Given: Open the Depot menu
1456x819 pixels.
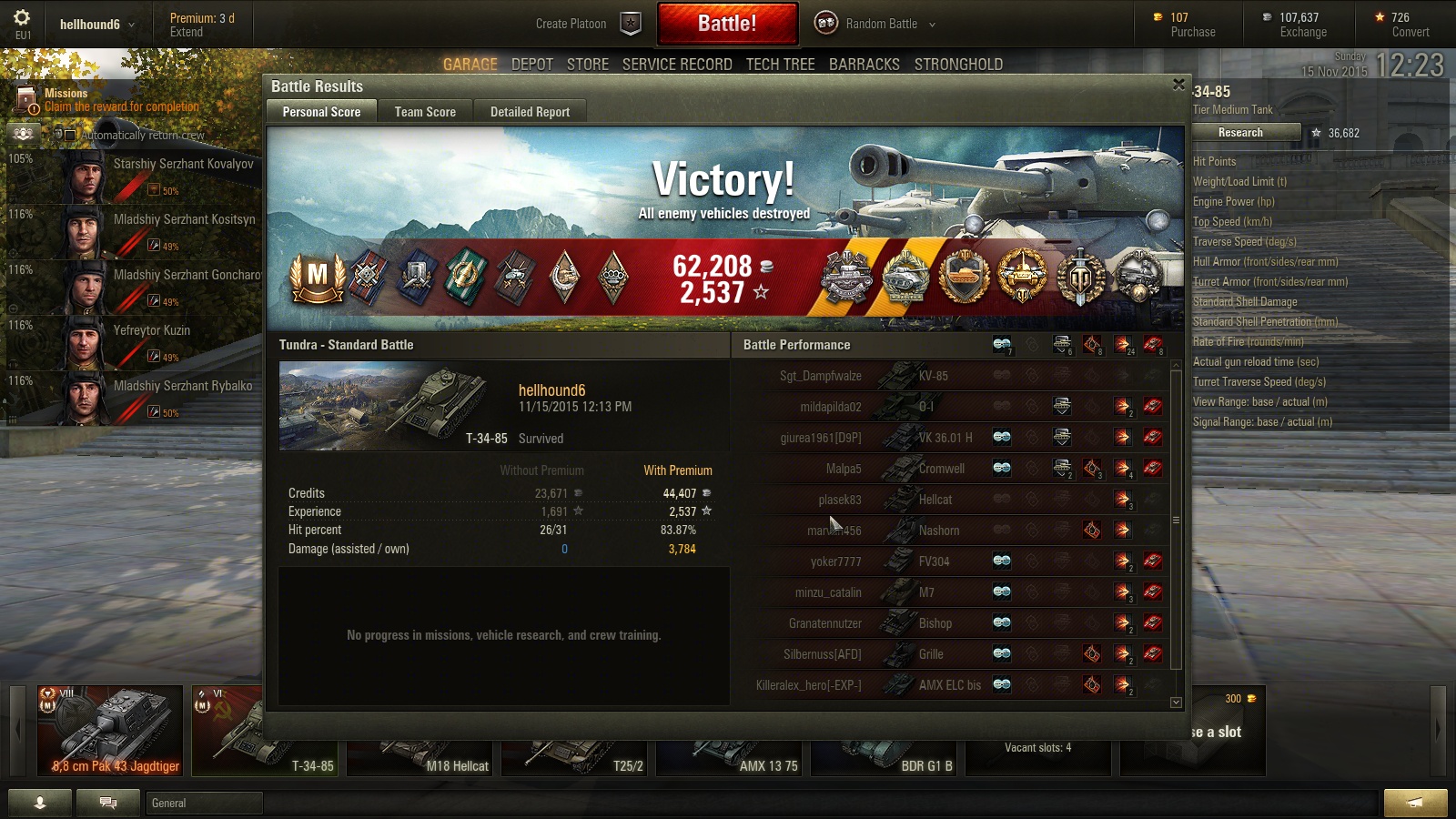Looking at the screenshot, I should coord(531,65).
